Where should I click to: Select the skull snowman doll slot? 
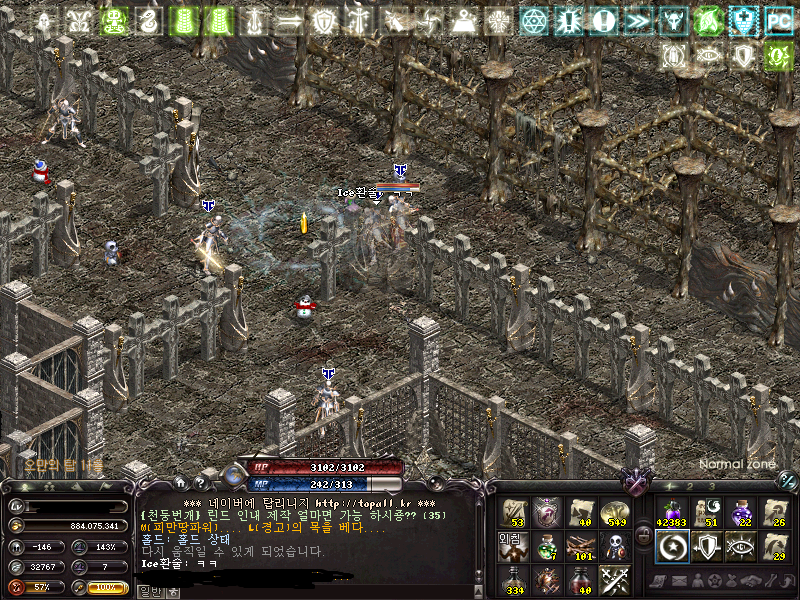[x=614, y=546]
